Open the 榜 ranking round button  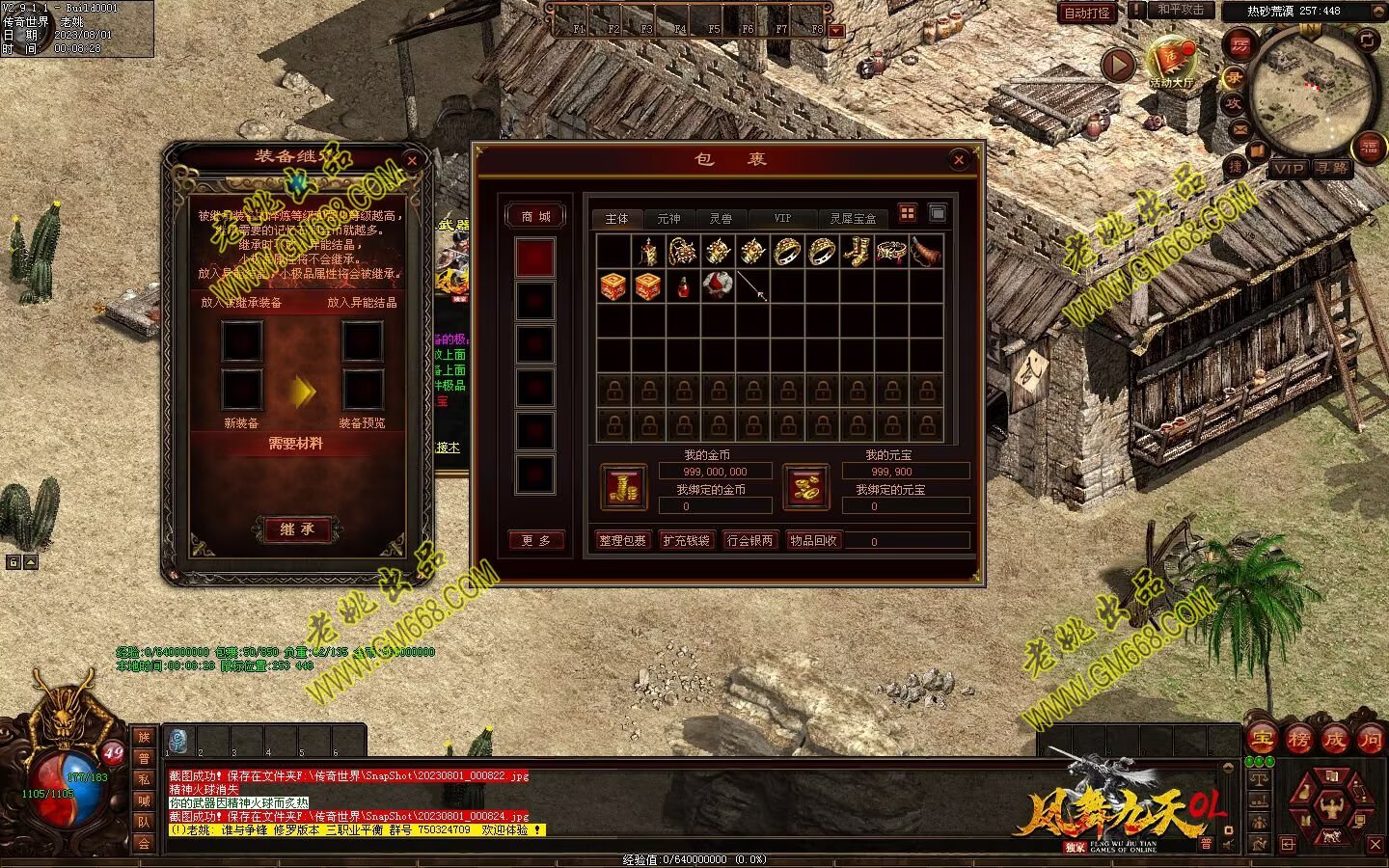pos(1298,740)
